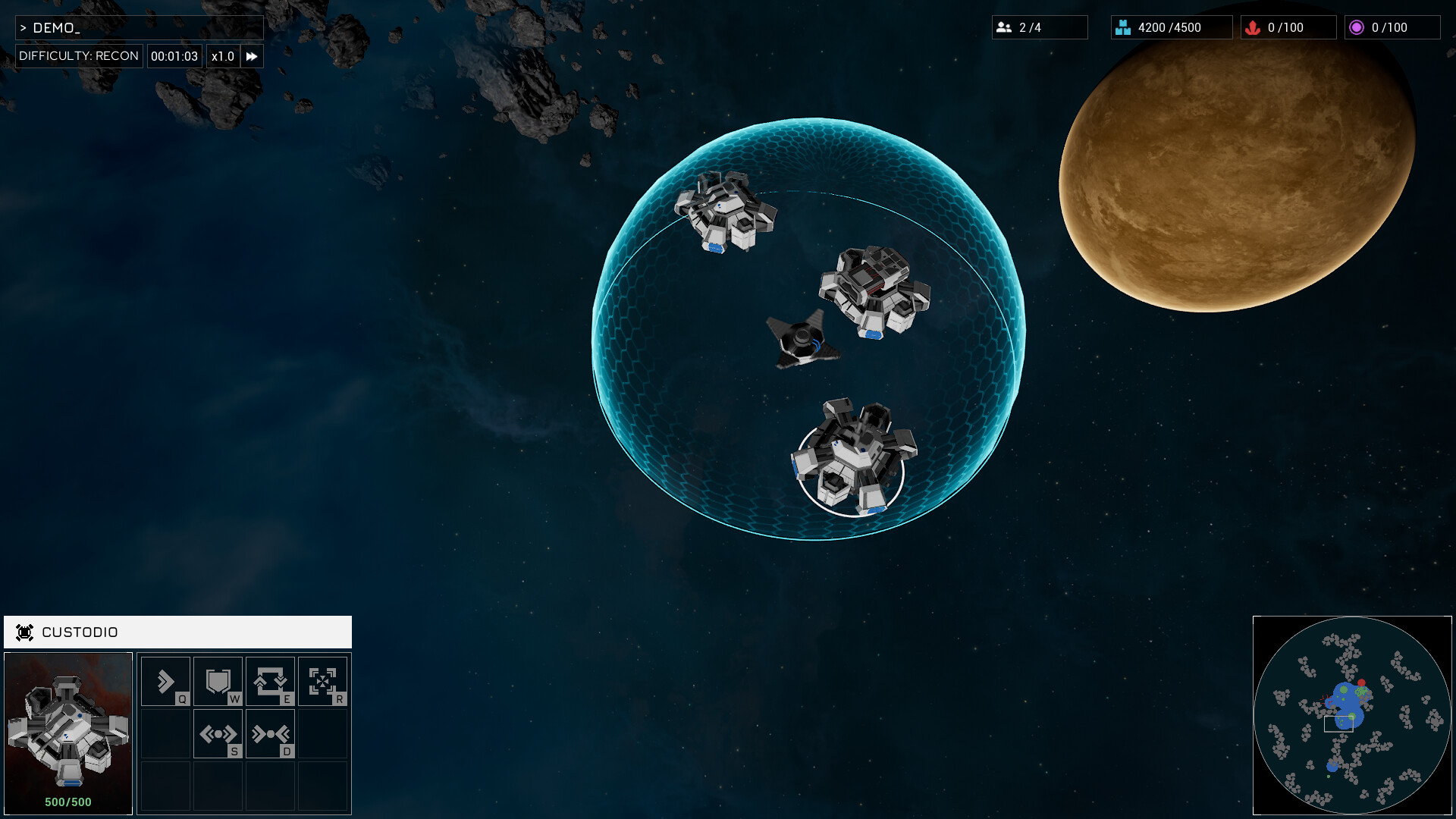
Task: Click inside the DEMO_ command input field
Action: click(x=140, y=27)
